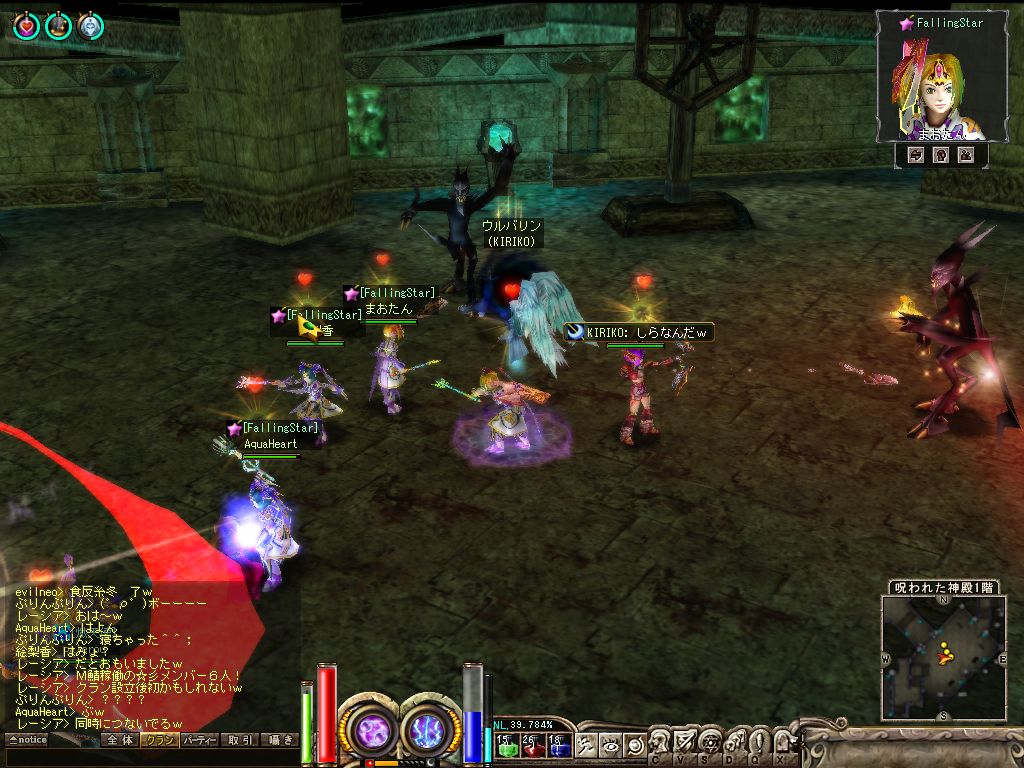
Task: Select the クラン clan chat tab
Action: (159, 740)
